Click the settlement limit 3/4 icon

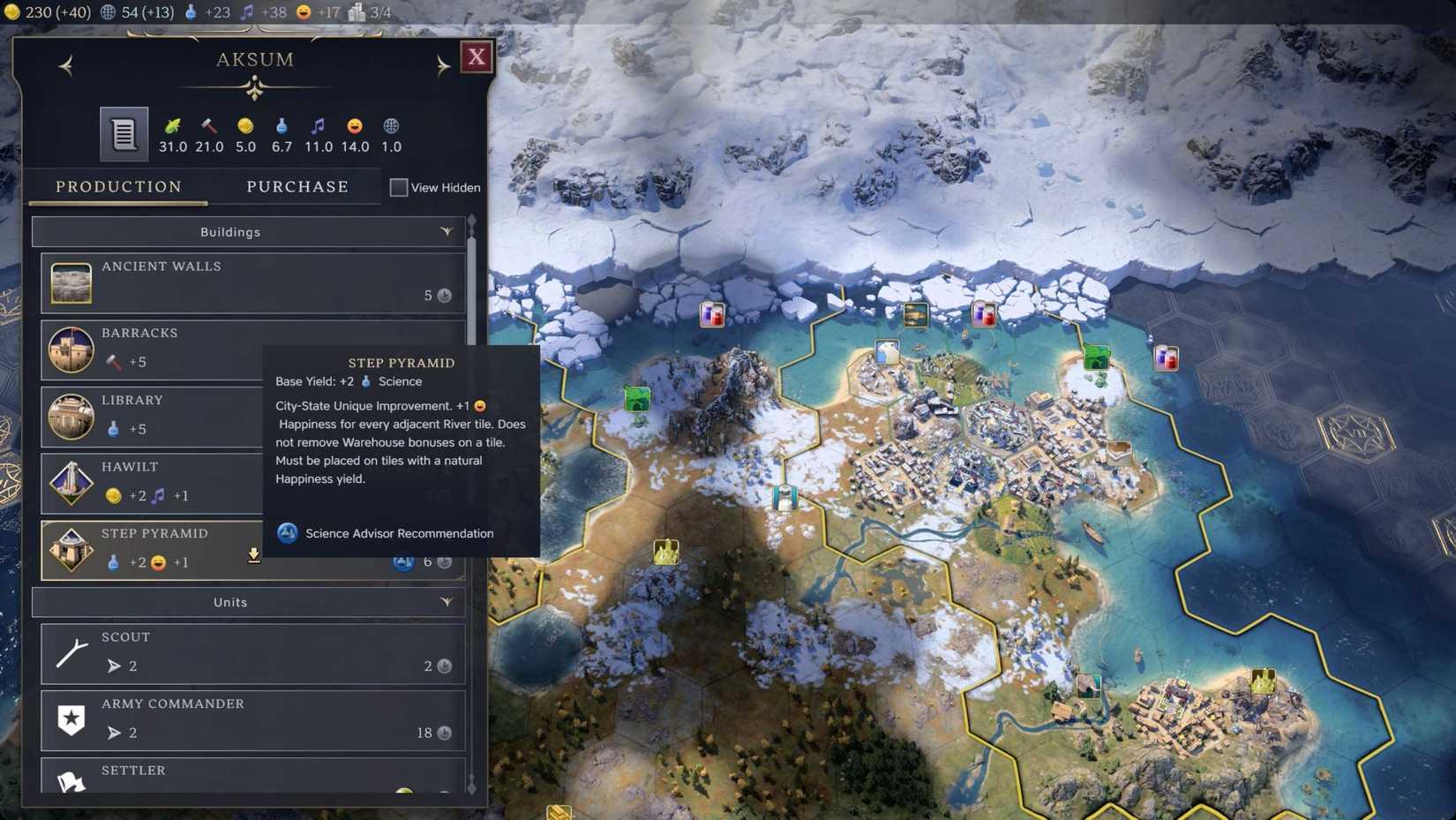point(356,12)
